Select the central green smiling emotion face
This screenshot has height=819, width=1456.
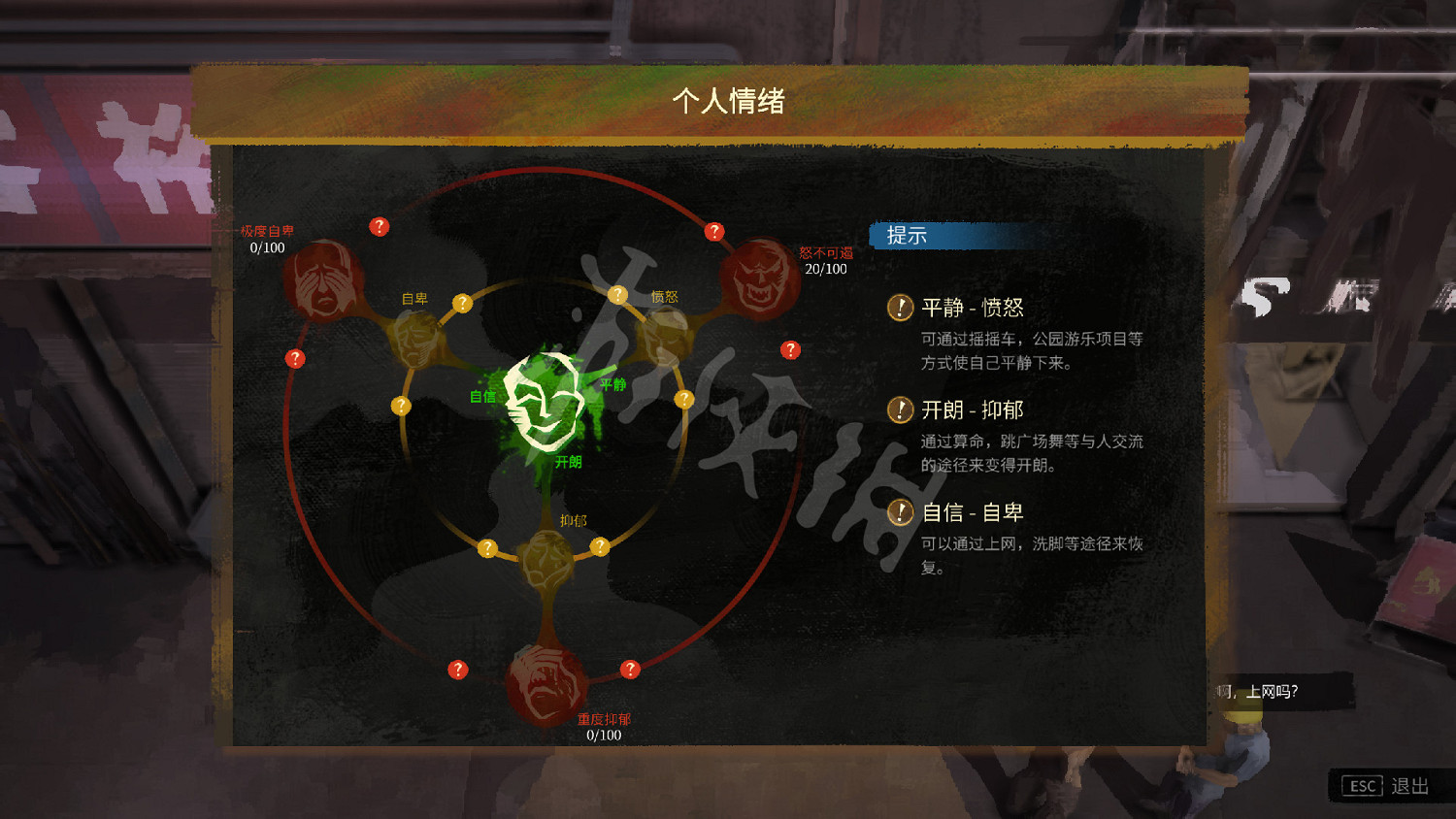[540, 406]
